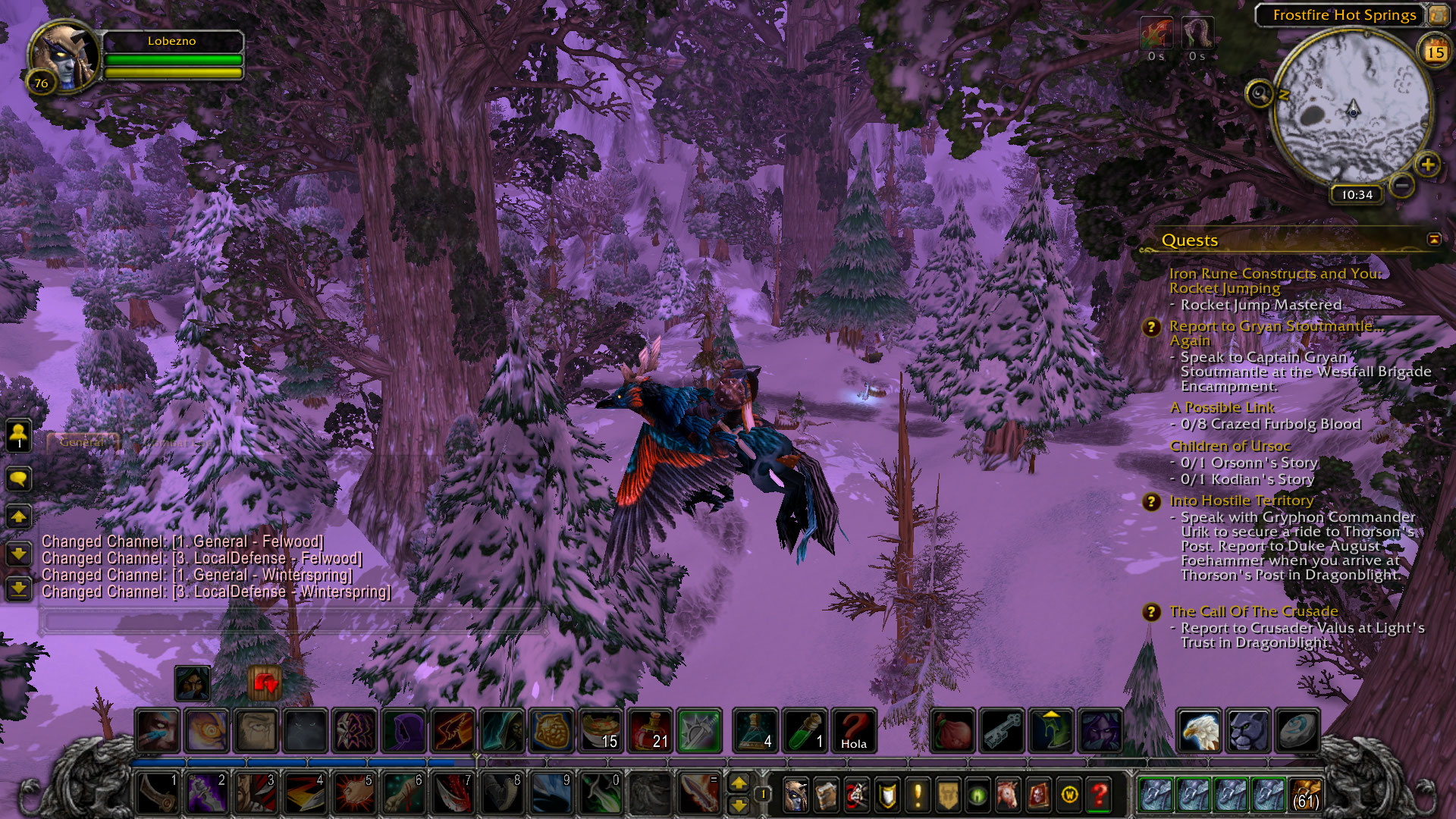Zoom out on the minimap

point(1402,184)
